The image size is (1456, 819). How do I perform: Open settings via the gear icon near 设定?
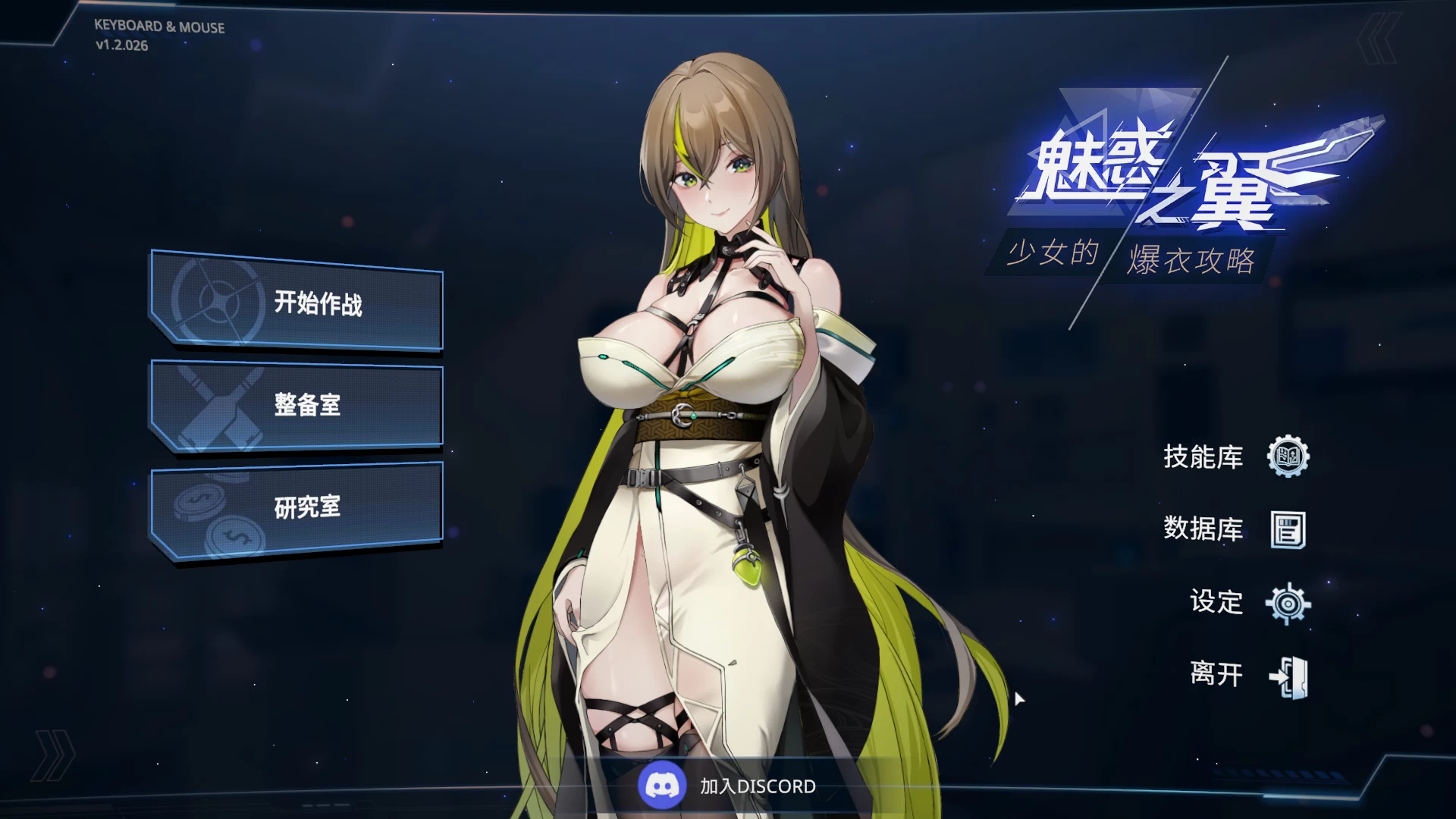click(1289, 604)
